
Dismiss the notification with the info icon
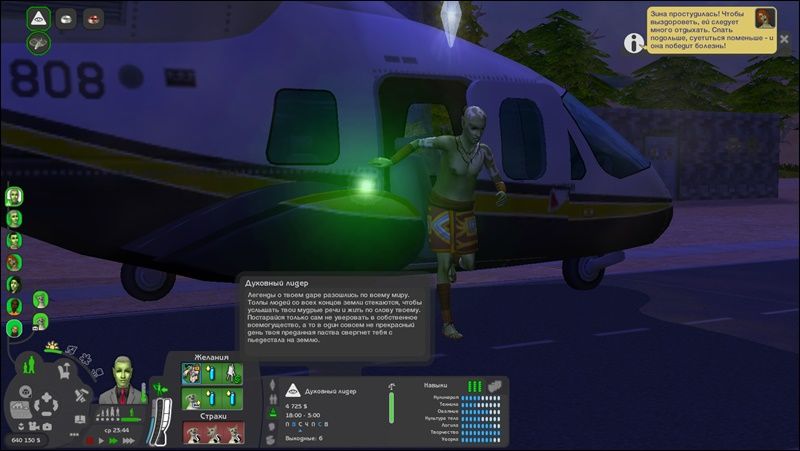634,42
